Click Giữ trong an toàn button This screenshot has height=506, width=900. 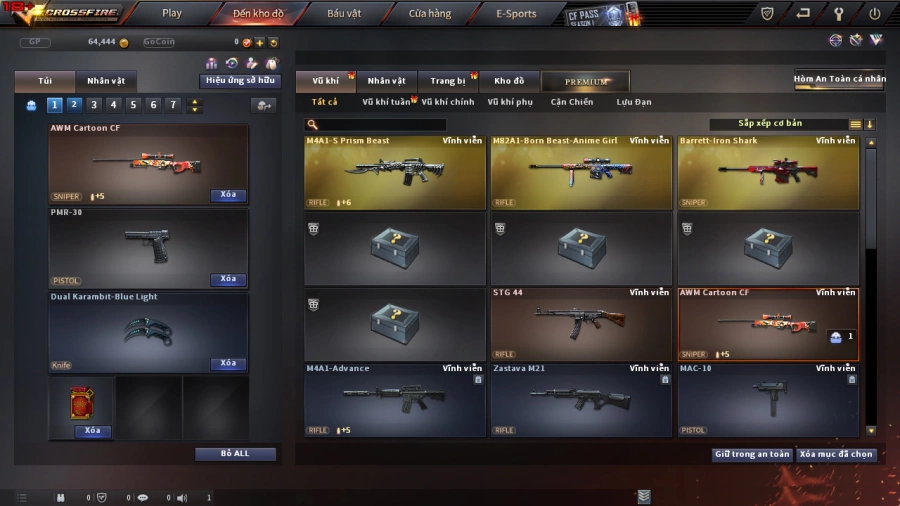[752, 454]
